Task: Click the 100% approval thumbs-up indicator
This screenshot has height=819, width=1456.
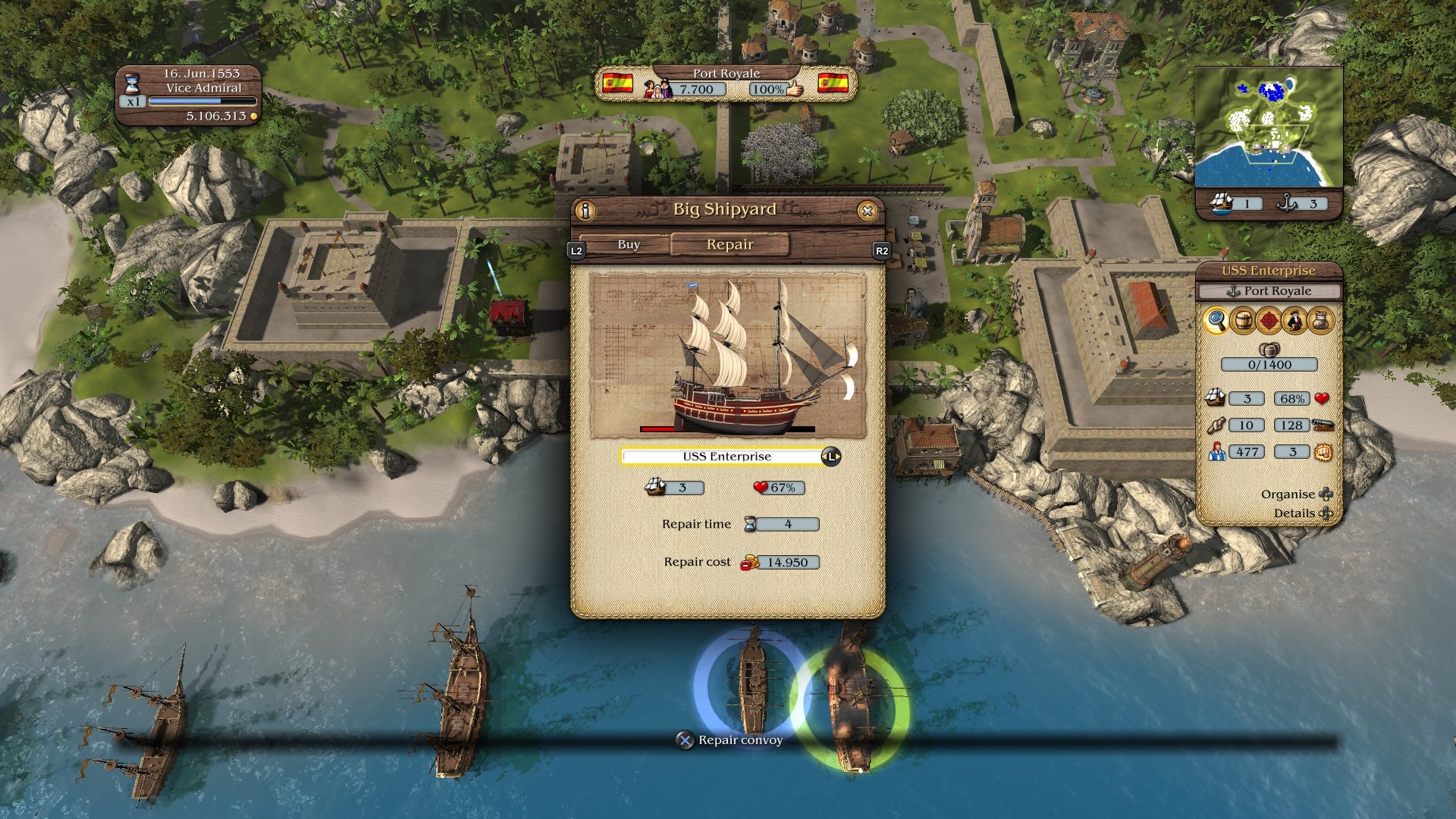Action: tap(770, 89)
